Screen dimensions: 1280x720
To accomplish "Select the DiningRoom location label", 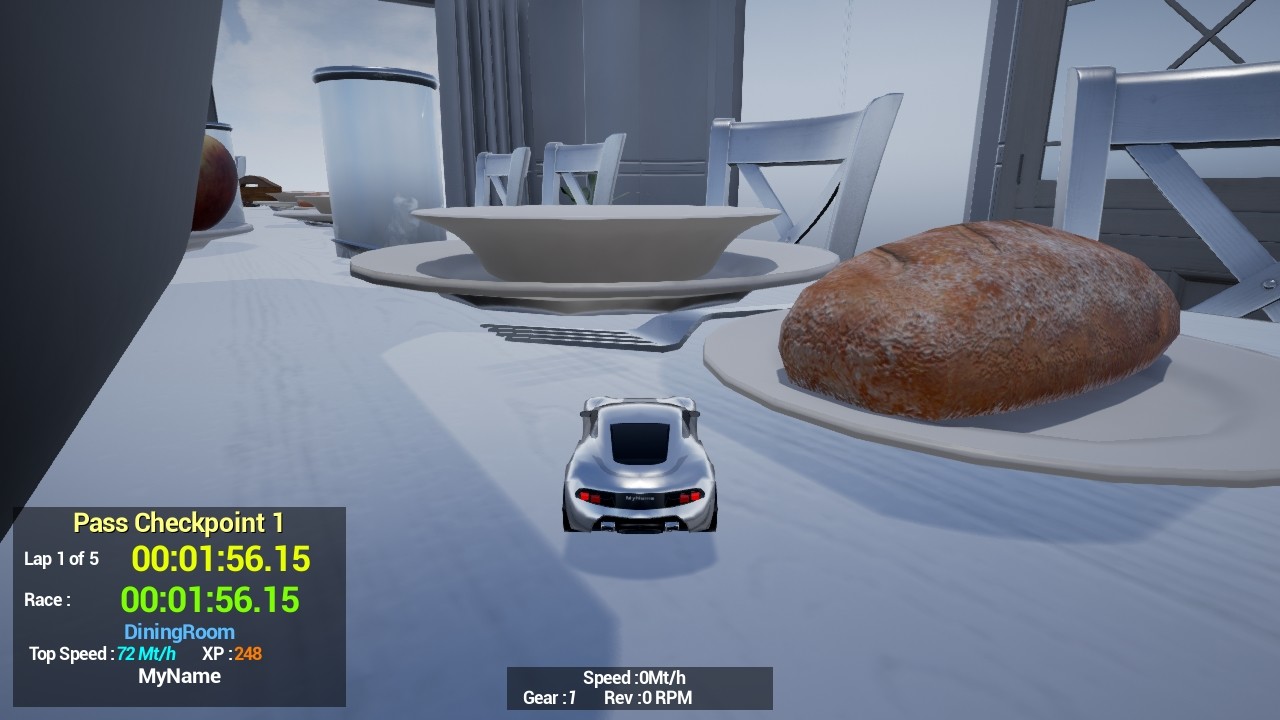I will [178, 632].
